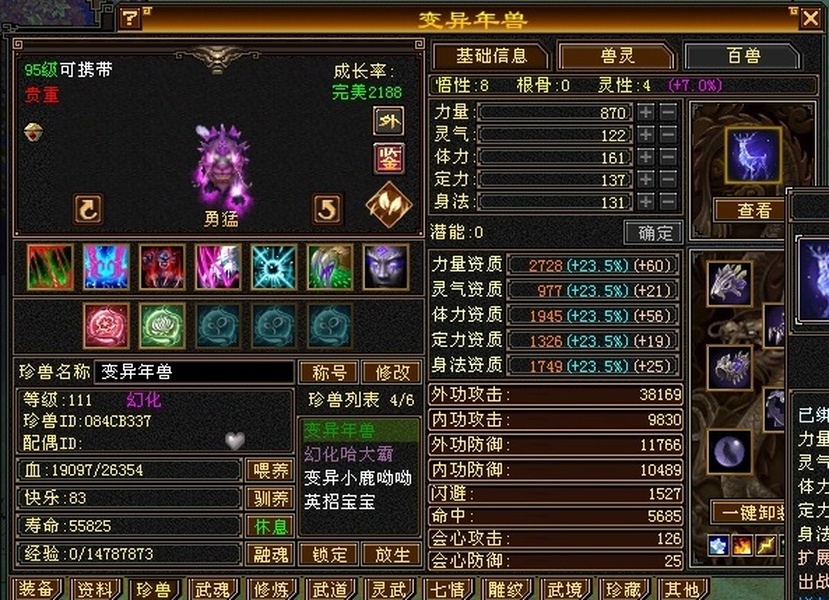This screenshot has height=600, width=829.
Task: Select 变异小鹿呦呦 in the pet list
Action: (x=358, y=478)
